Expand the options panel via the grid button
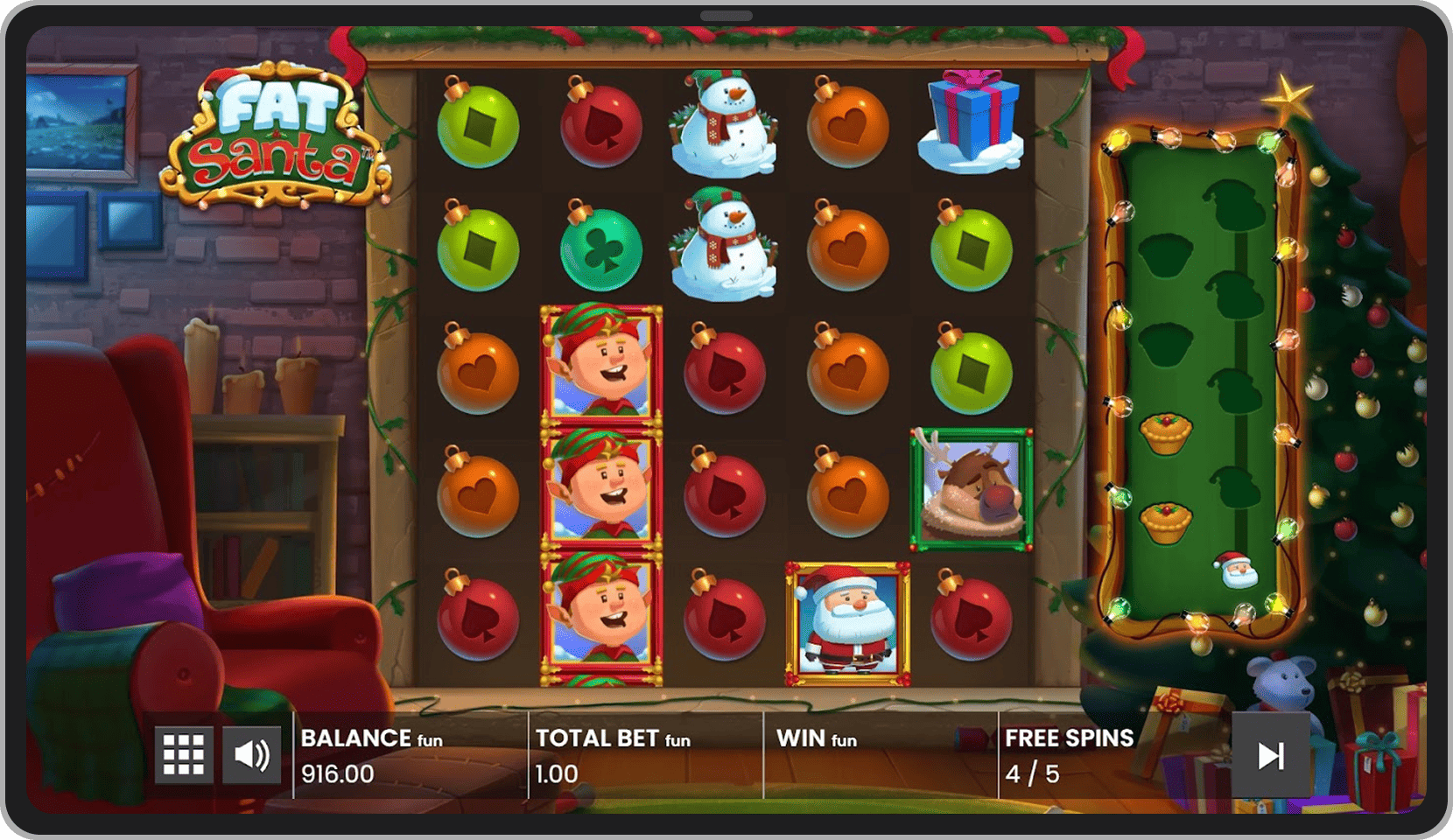 184,752
